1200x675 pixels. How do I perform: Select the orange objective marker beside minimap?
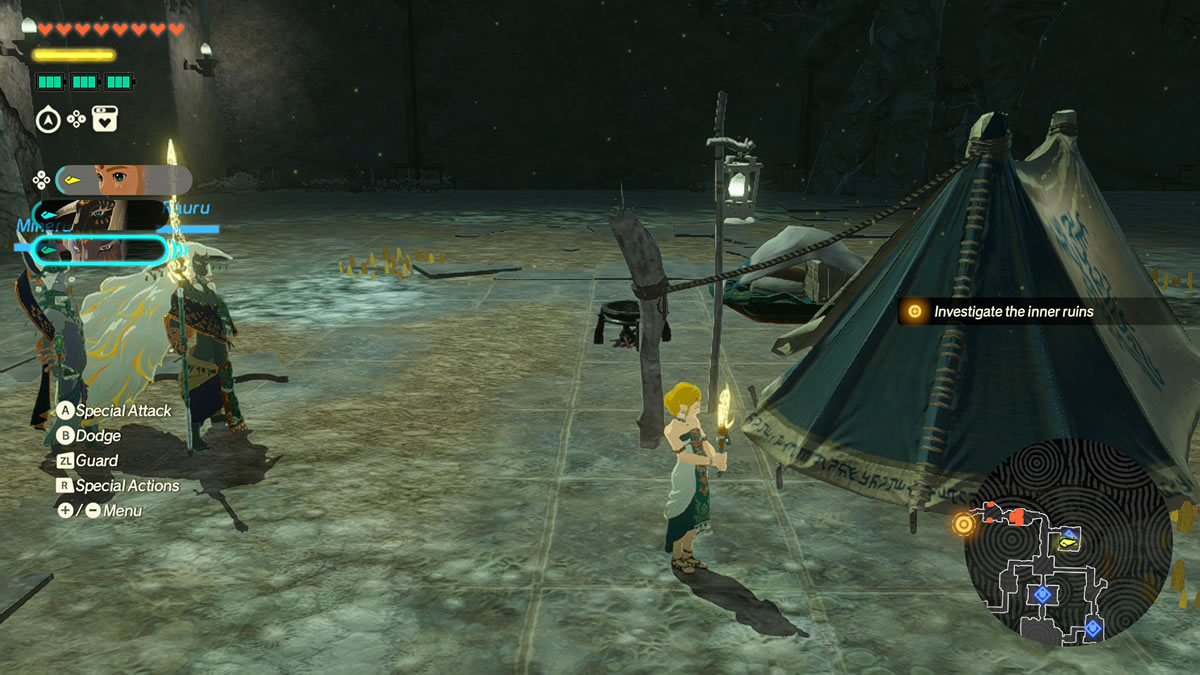tap(963, 523)
